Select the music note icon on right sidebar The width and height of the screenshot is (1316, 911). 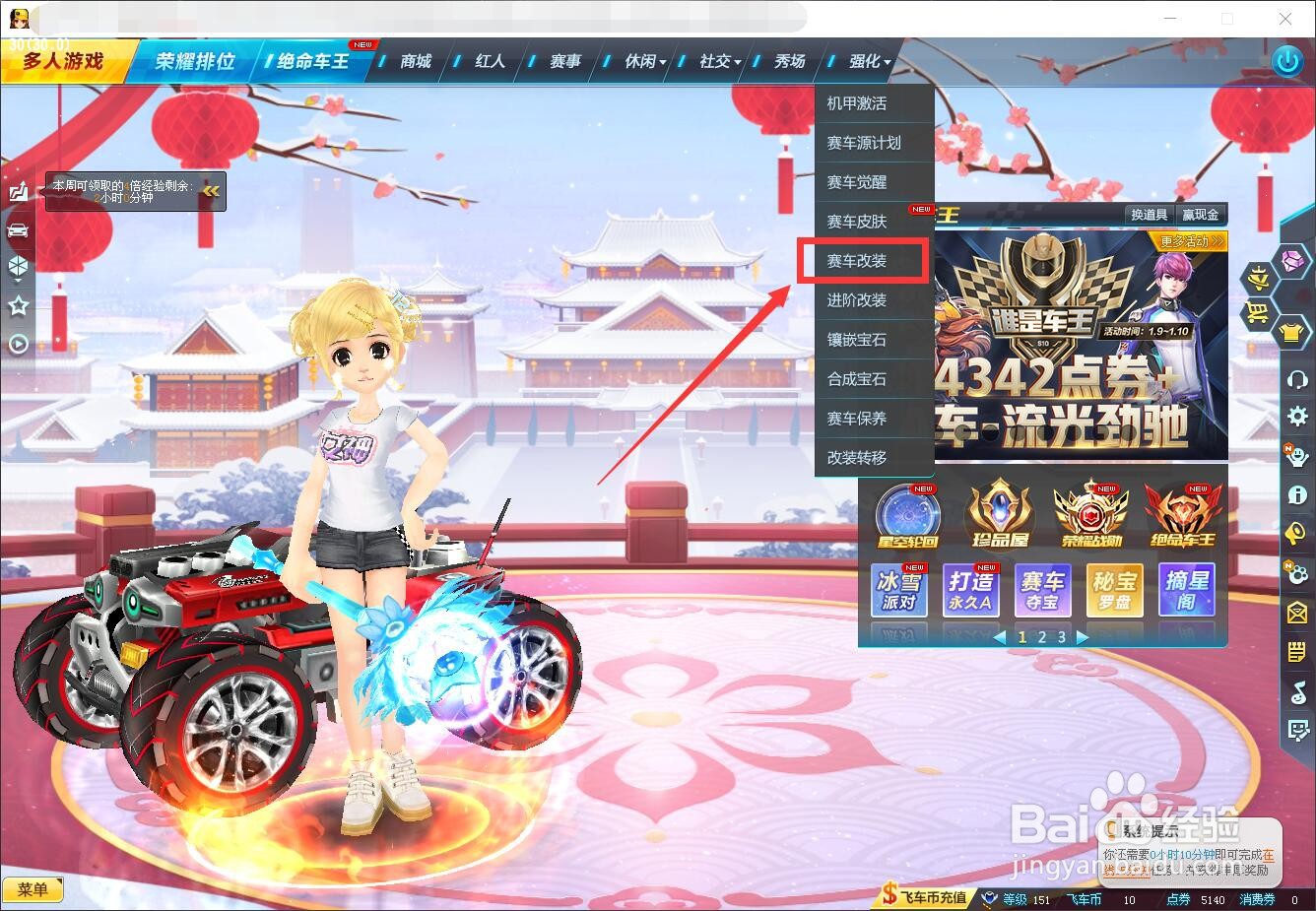pyautogui.click(x=1296, y=690)
